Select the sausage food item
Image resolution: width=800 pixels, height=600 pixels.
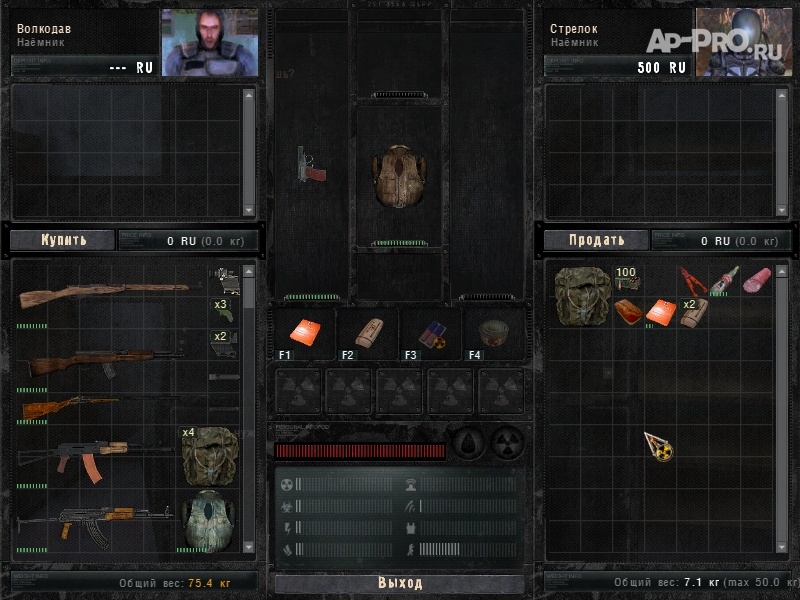pos(758,278)
